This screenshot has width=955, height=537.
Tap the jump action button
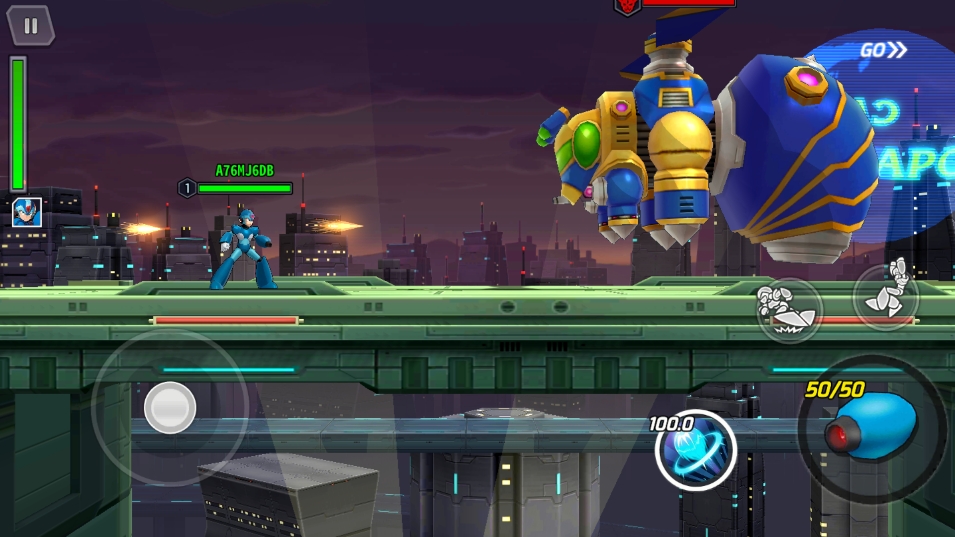886,295
